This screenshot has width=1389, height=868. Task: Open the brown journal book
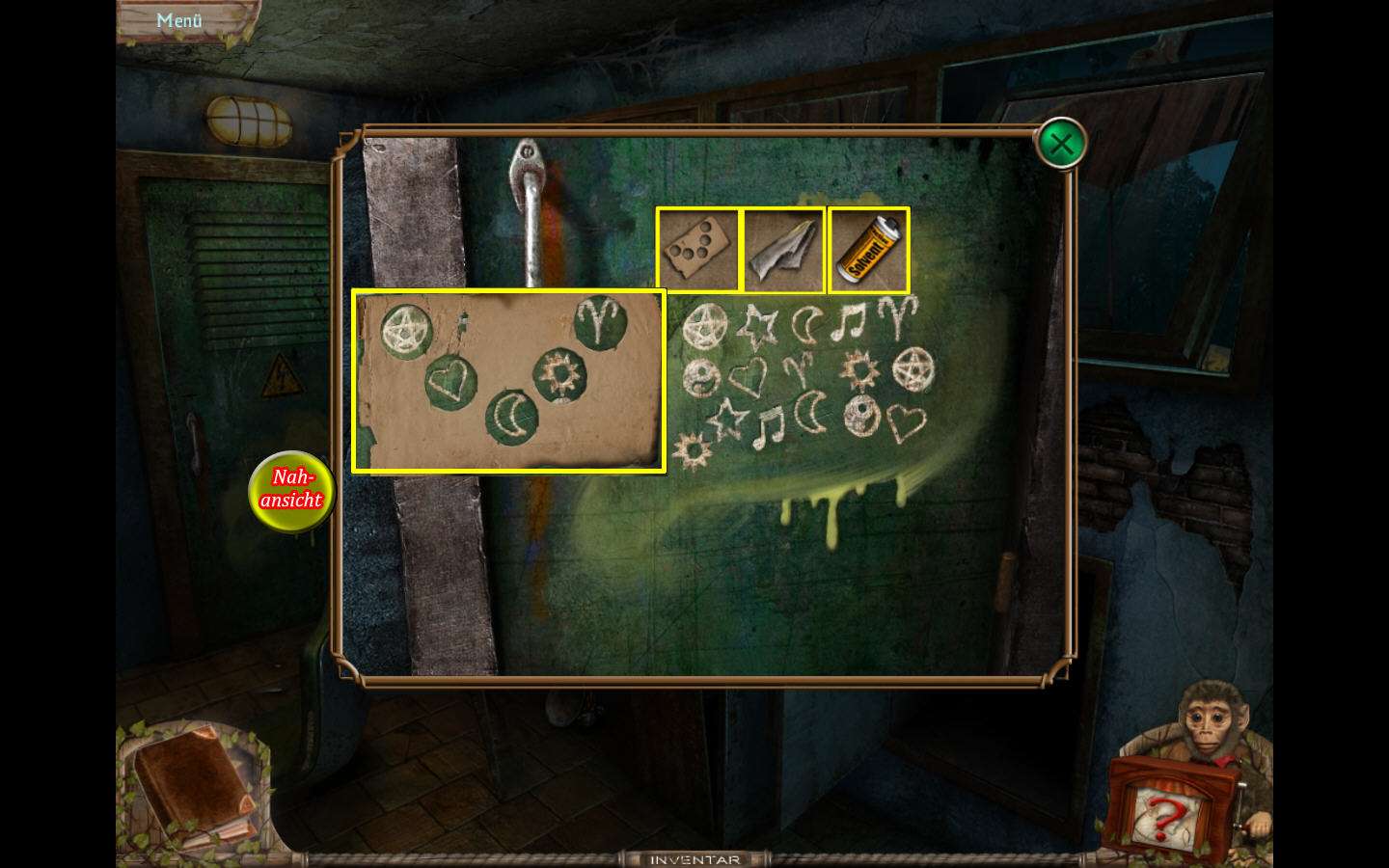pos(193,786)
